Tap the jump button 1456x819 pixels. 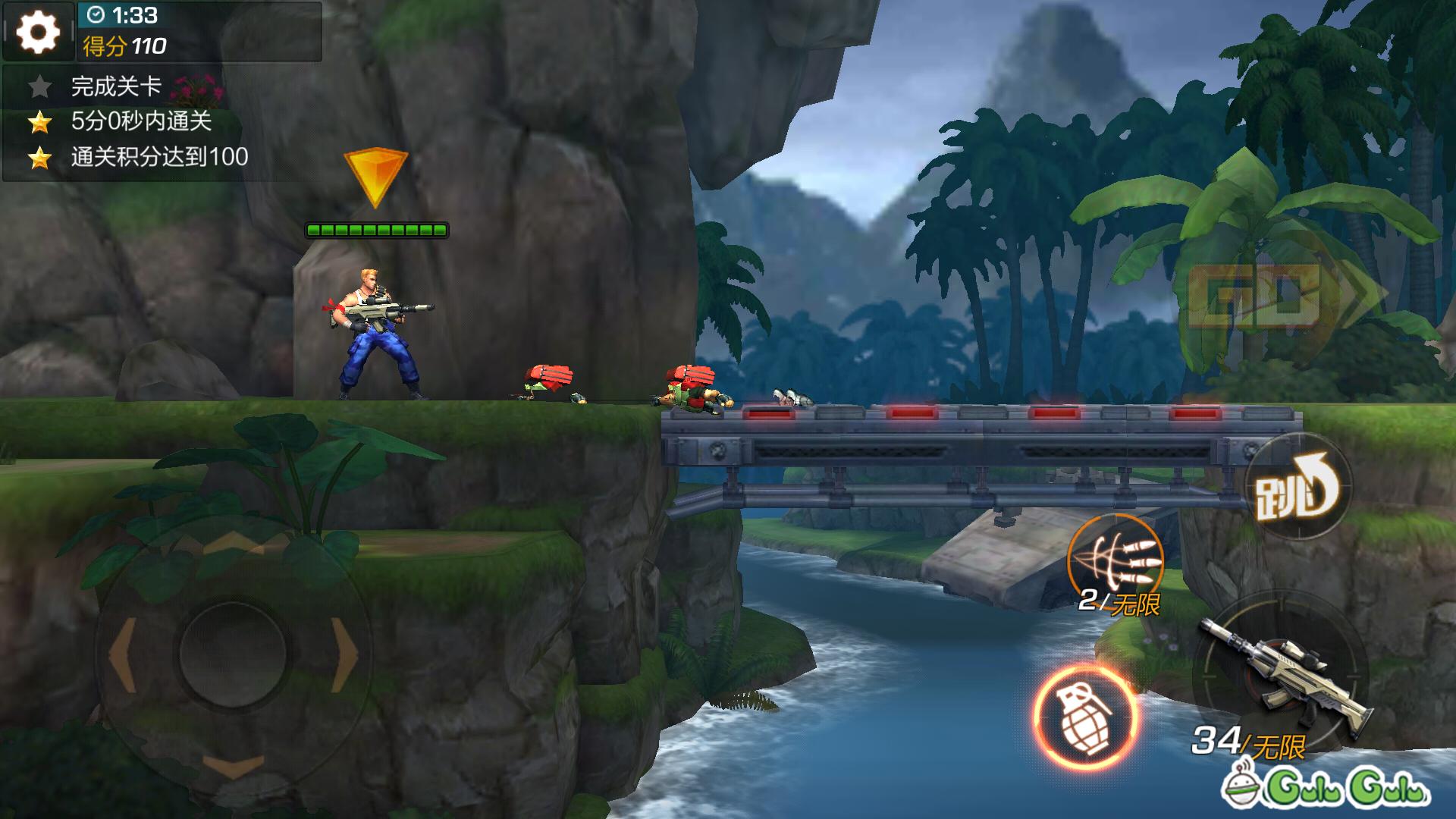coord(1298,488)
